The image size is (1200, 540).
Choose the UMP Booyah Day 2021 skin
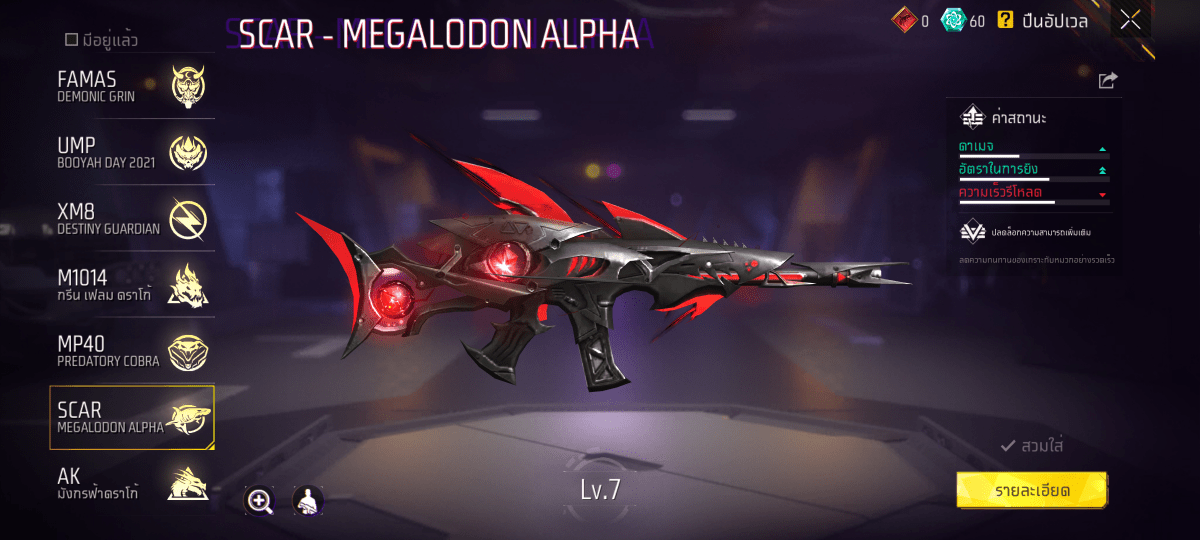(132, 152)
